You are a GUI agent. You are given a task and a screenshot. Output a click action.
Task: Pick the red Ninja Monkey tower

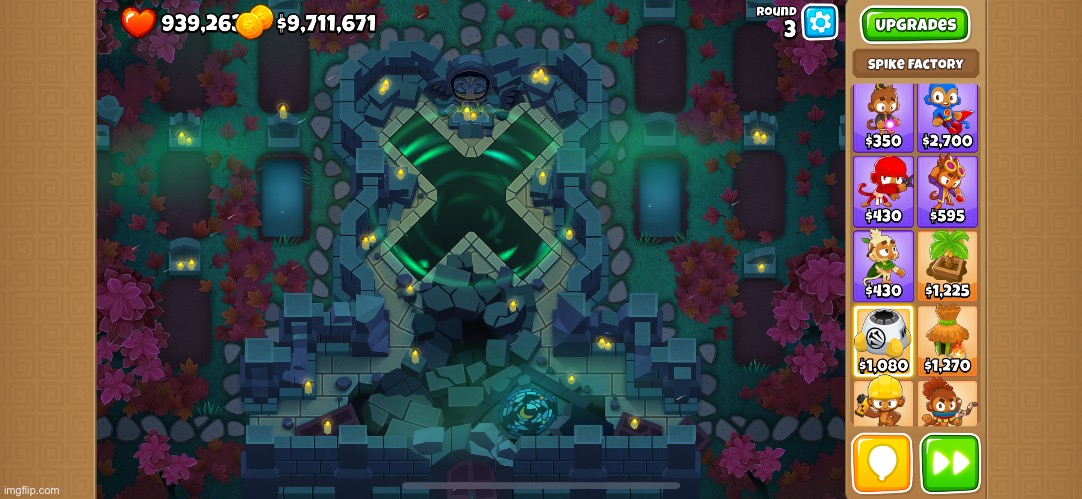[x=883, y=190]
